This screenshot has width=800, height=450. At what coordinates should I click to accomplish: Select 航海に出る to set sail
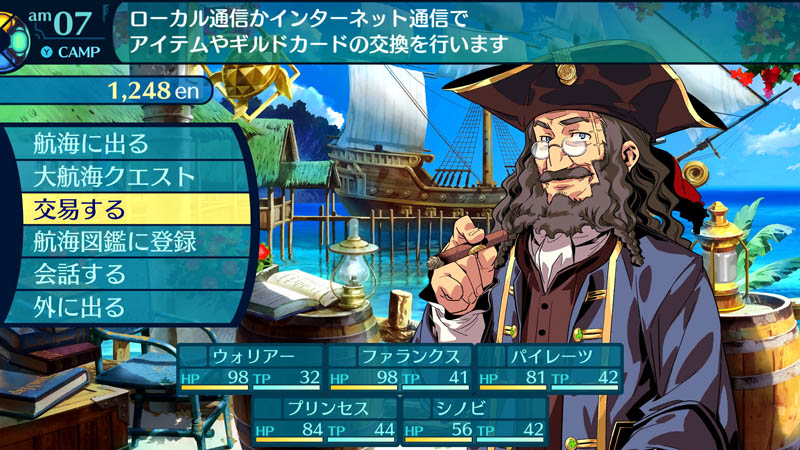coord(120,143)
